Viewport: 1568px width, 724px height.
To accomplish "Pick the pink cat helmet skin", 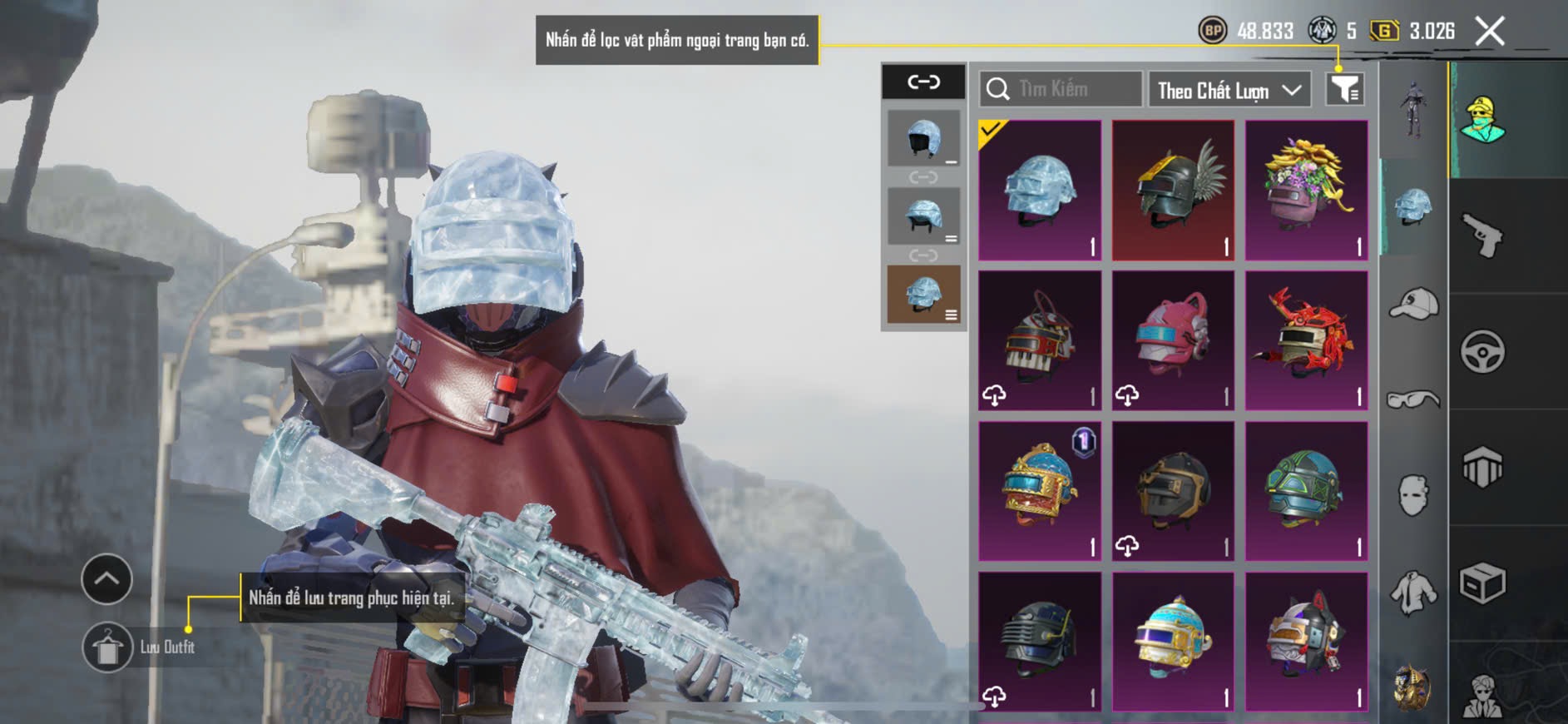I will coord(1173,340).
